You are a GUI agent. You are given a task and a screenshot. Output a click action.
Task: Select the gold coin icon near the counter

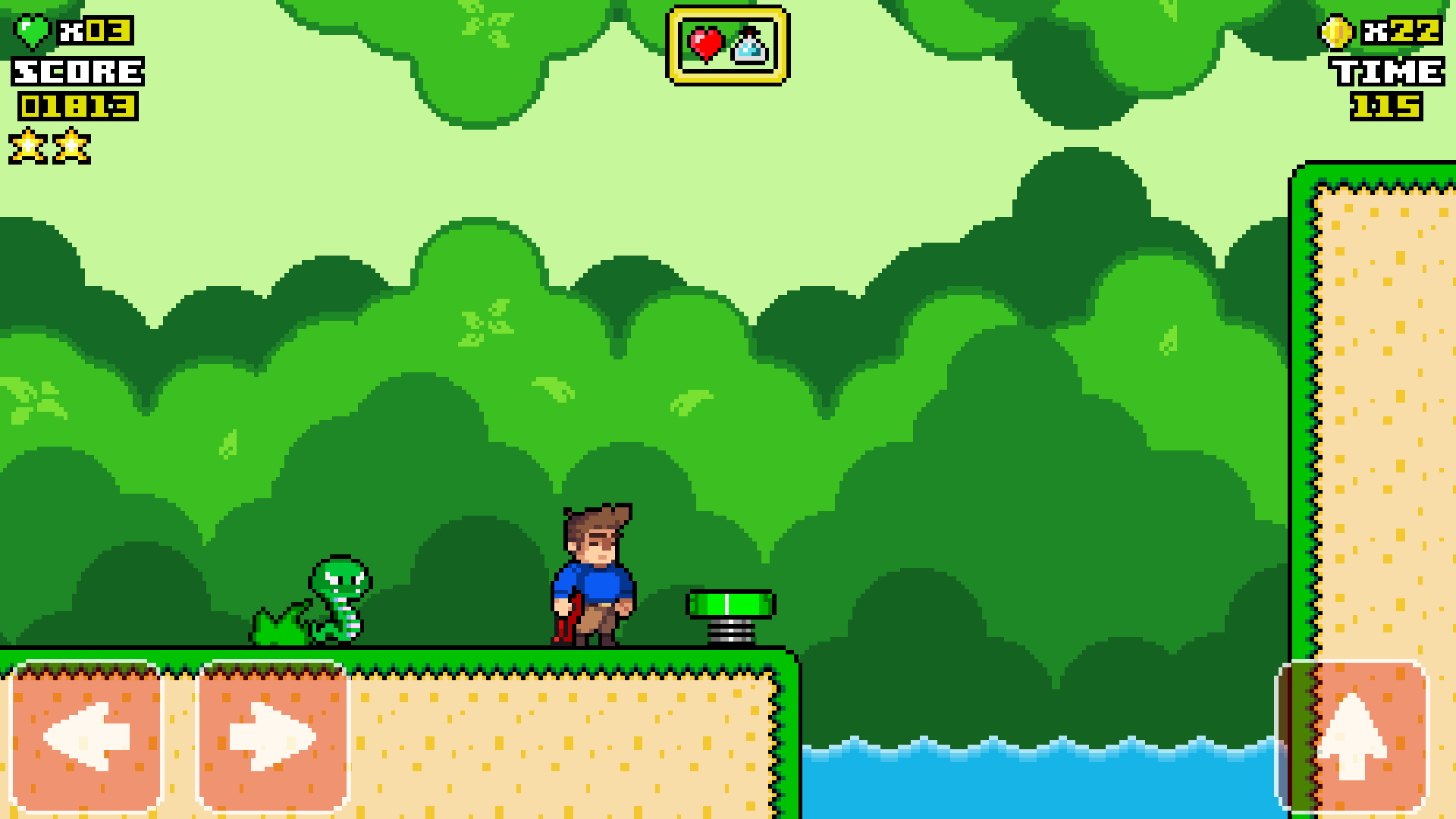(x=1338, y=32)
